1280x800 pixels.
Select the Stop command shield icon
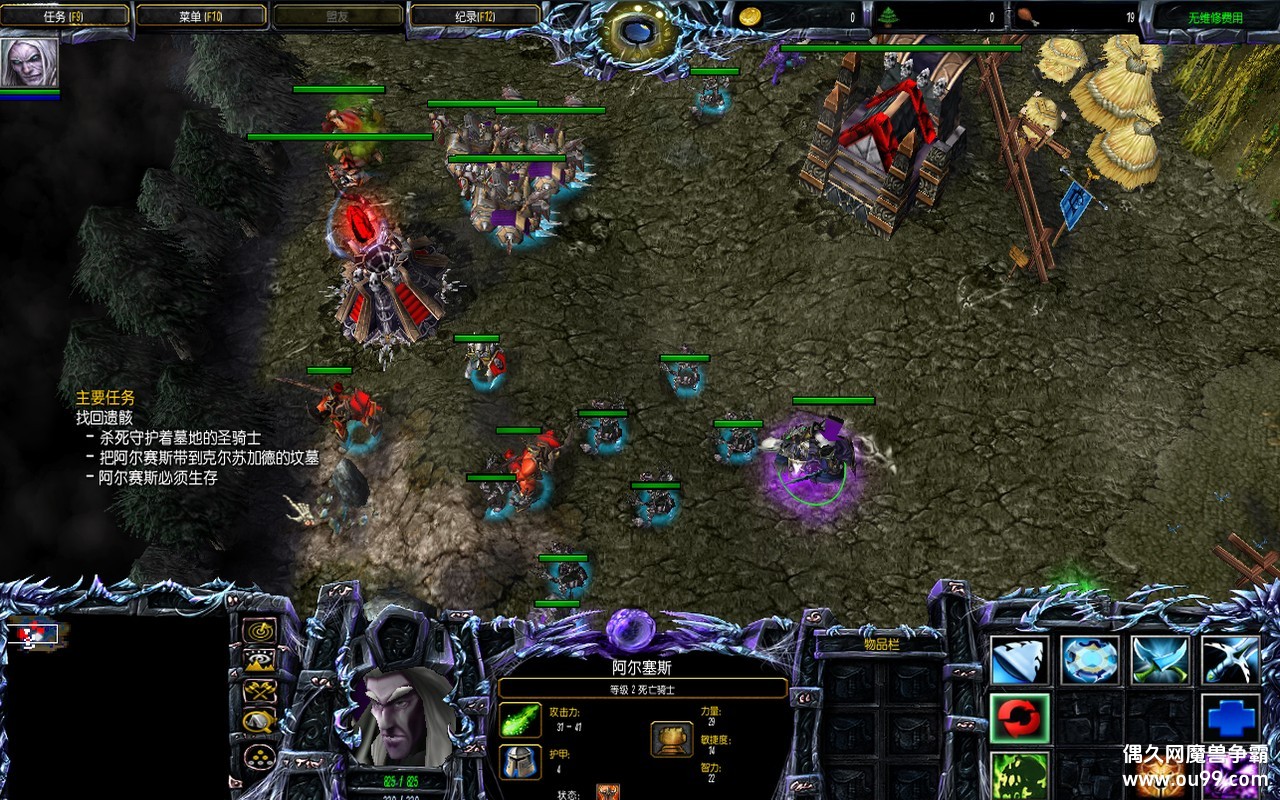click(1090, 660)
